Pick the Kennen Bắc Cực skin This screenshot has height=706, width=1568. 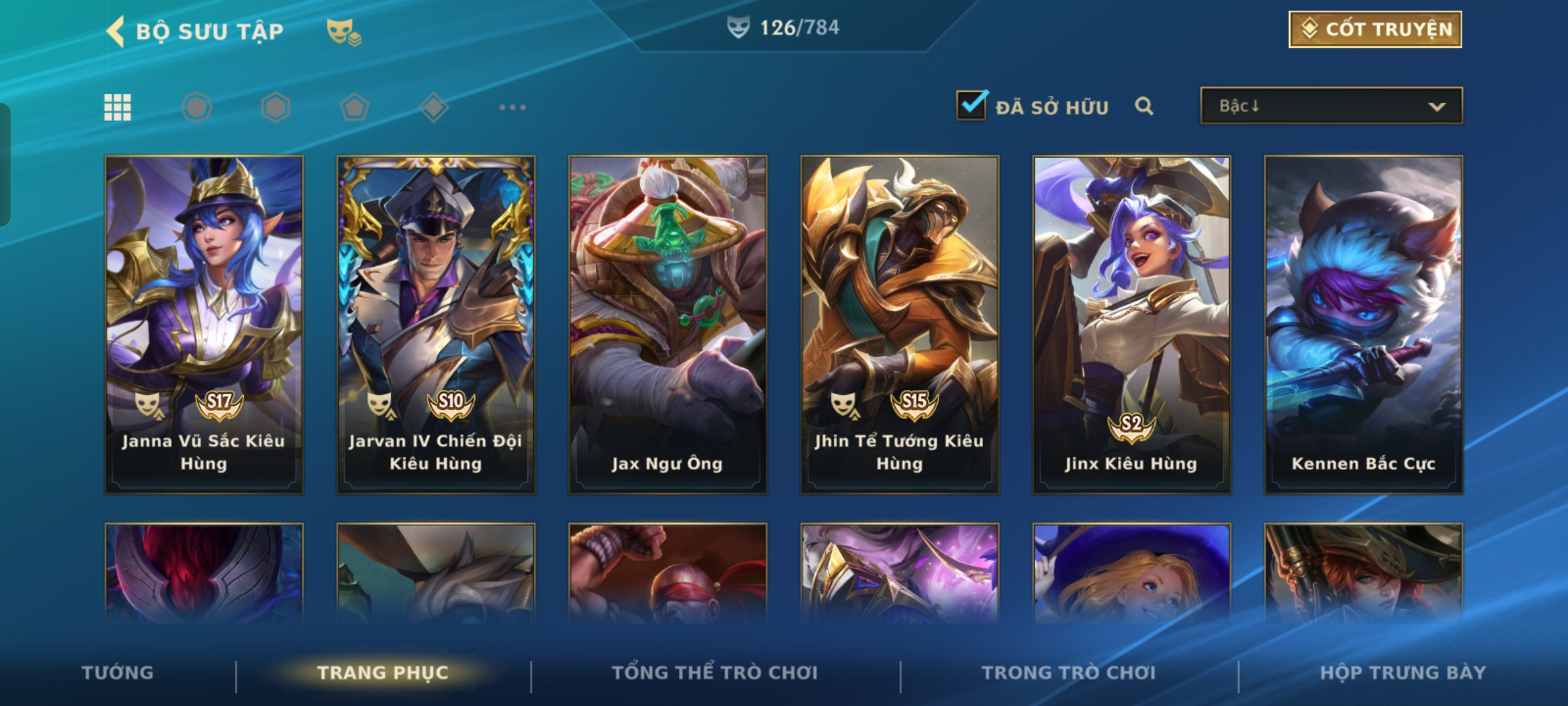[1364, 324]
